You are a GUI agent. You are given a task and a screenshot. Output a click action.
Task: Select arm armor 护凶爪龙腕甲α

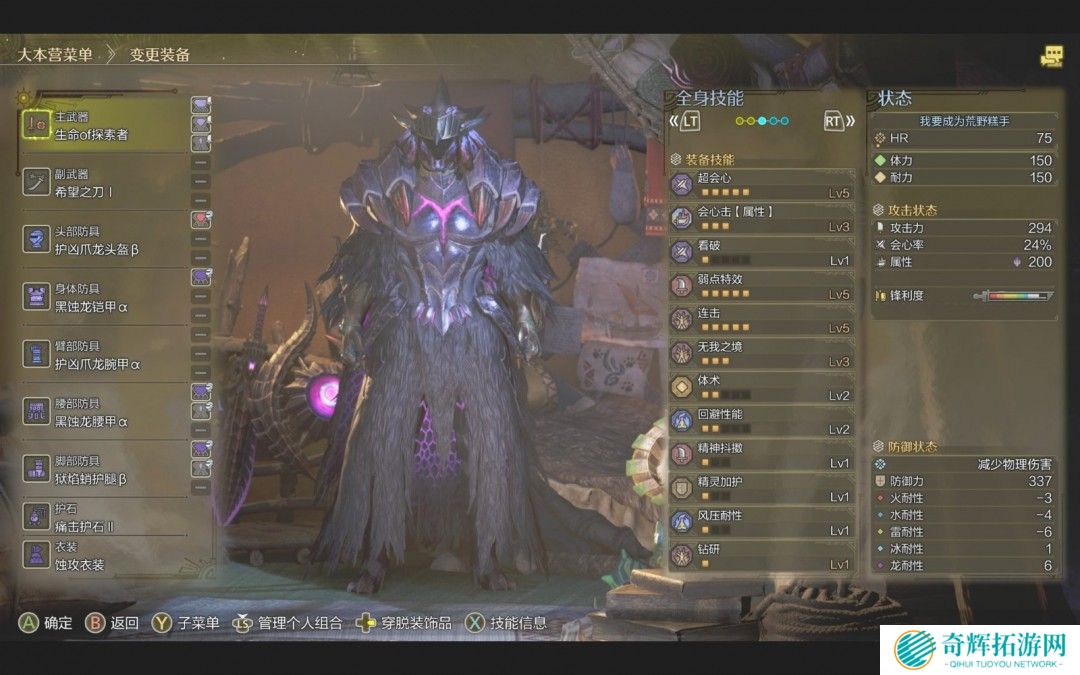pos(100,354)
